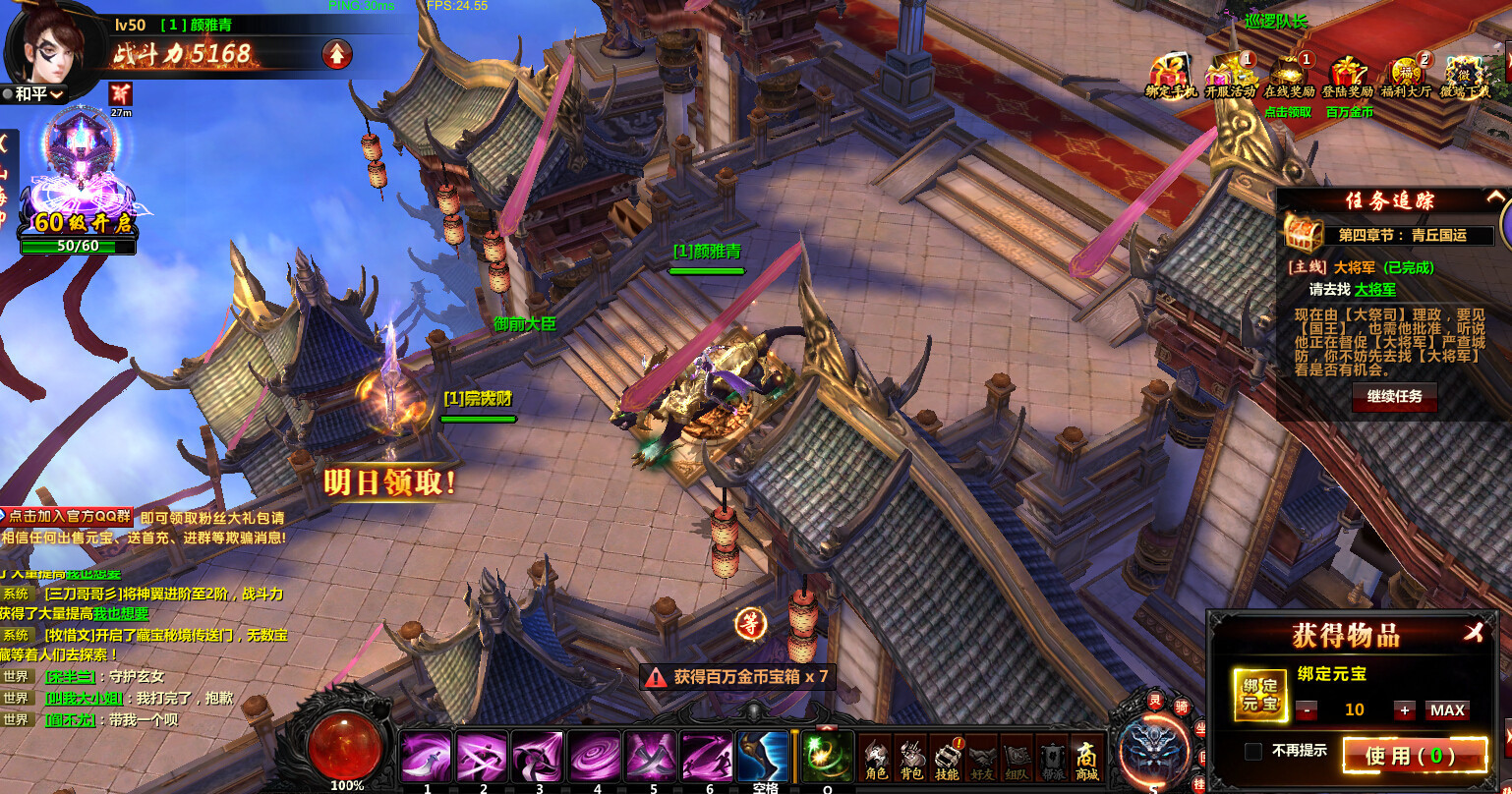Image resolution: width=1512 pixels, height=794 pixels.
Task: Activate the crossed blades skill in slot 5
Action: pos(651,756)
